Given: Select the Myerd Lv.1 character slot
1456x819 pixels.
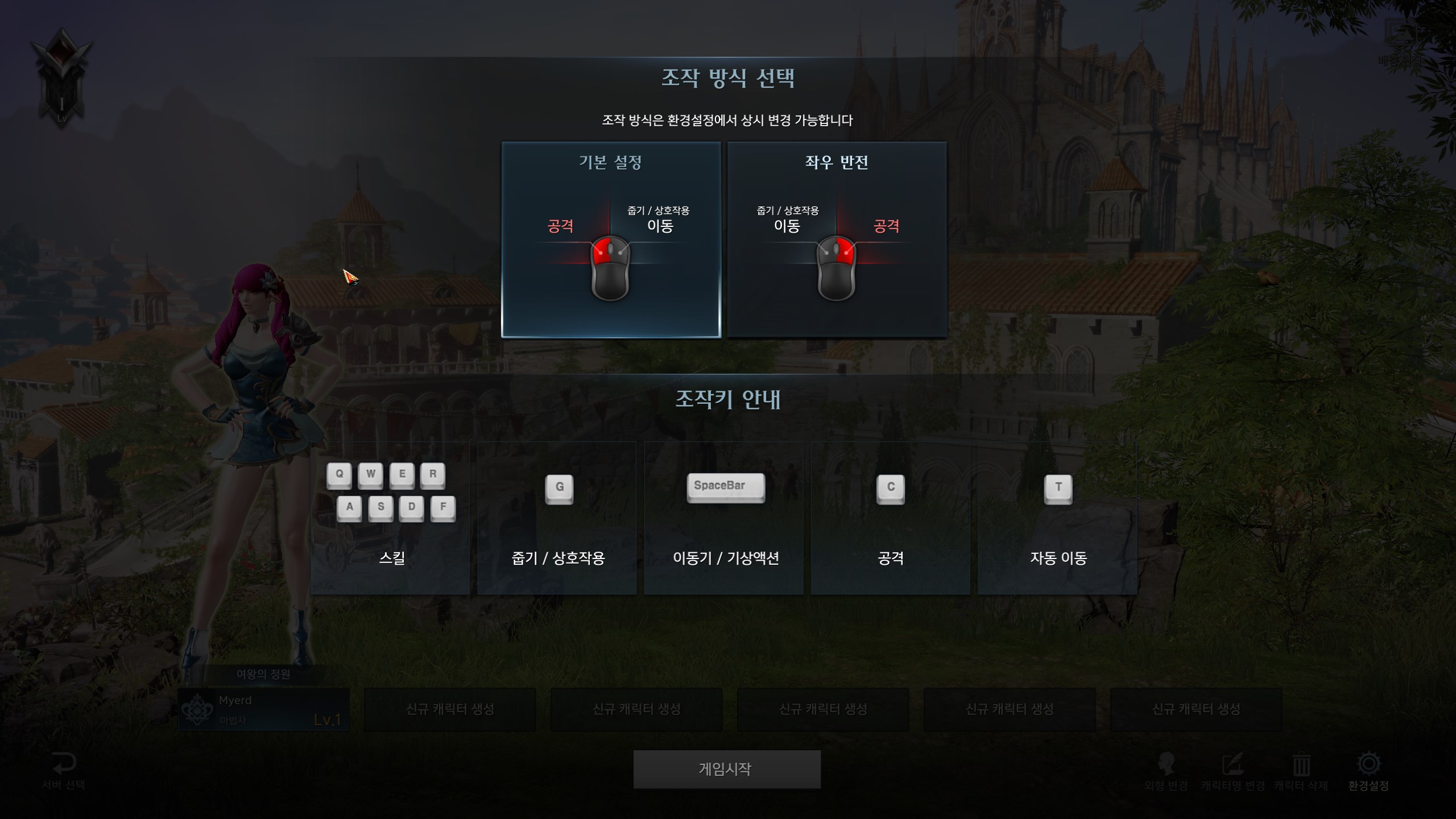Looking at the screenshot, I should (263, 710).
